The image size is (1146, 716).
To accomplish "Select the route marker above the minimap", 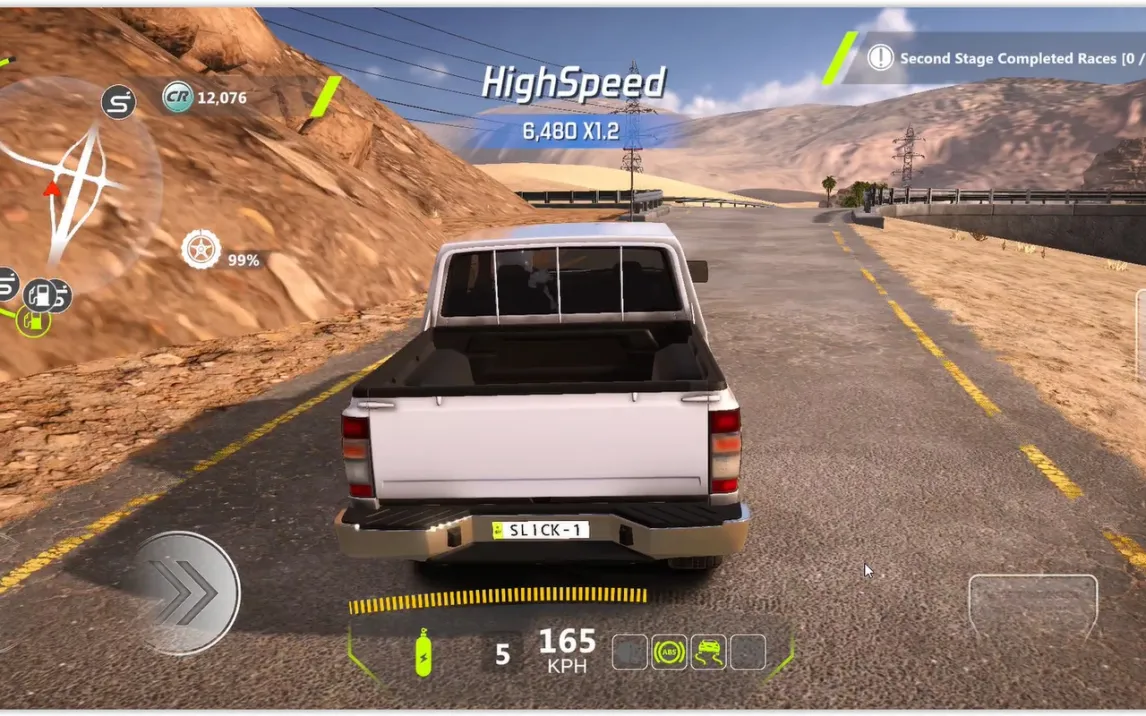I will click(x=119, y=102).
